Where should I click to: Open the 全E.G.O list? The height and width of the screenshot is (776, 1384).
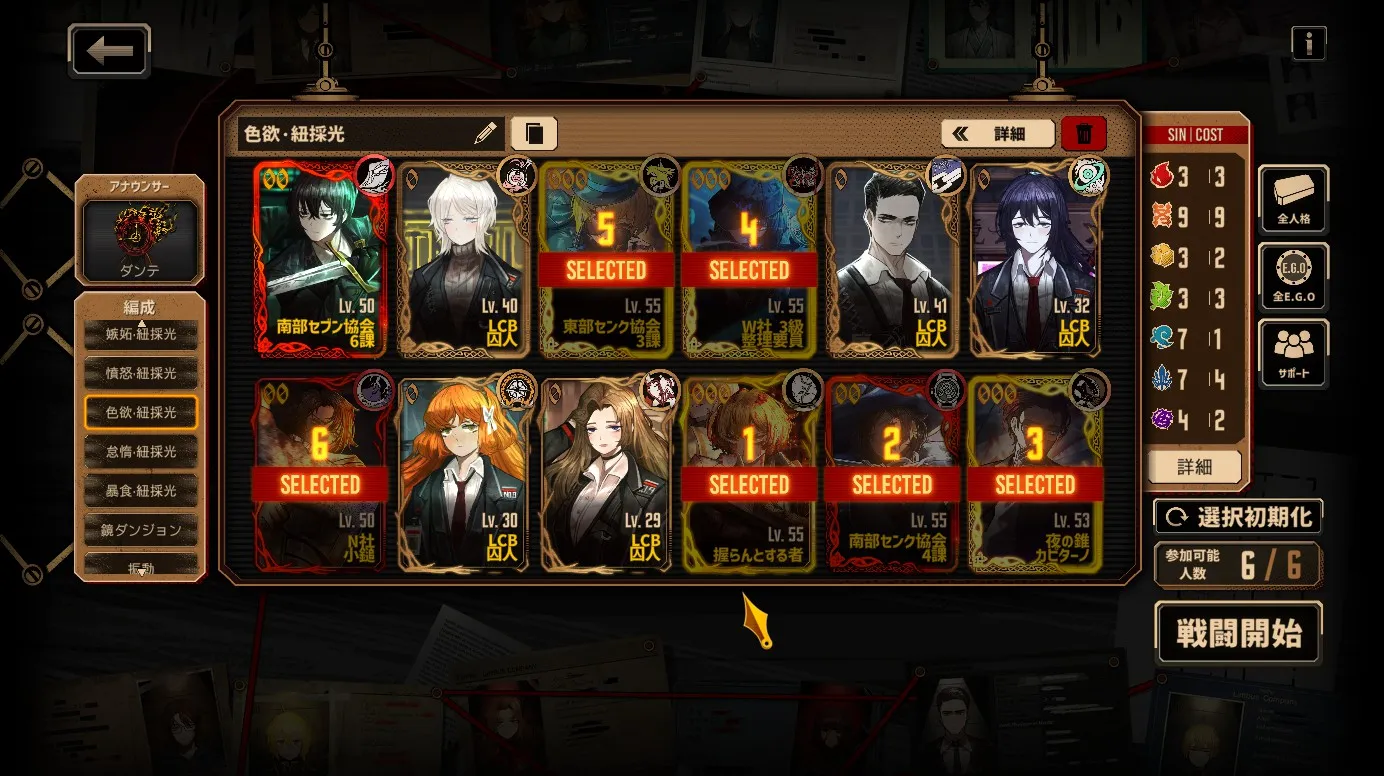pos(1293,277)
